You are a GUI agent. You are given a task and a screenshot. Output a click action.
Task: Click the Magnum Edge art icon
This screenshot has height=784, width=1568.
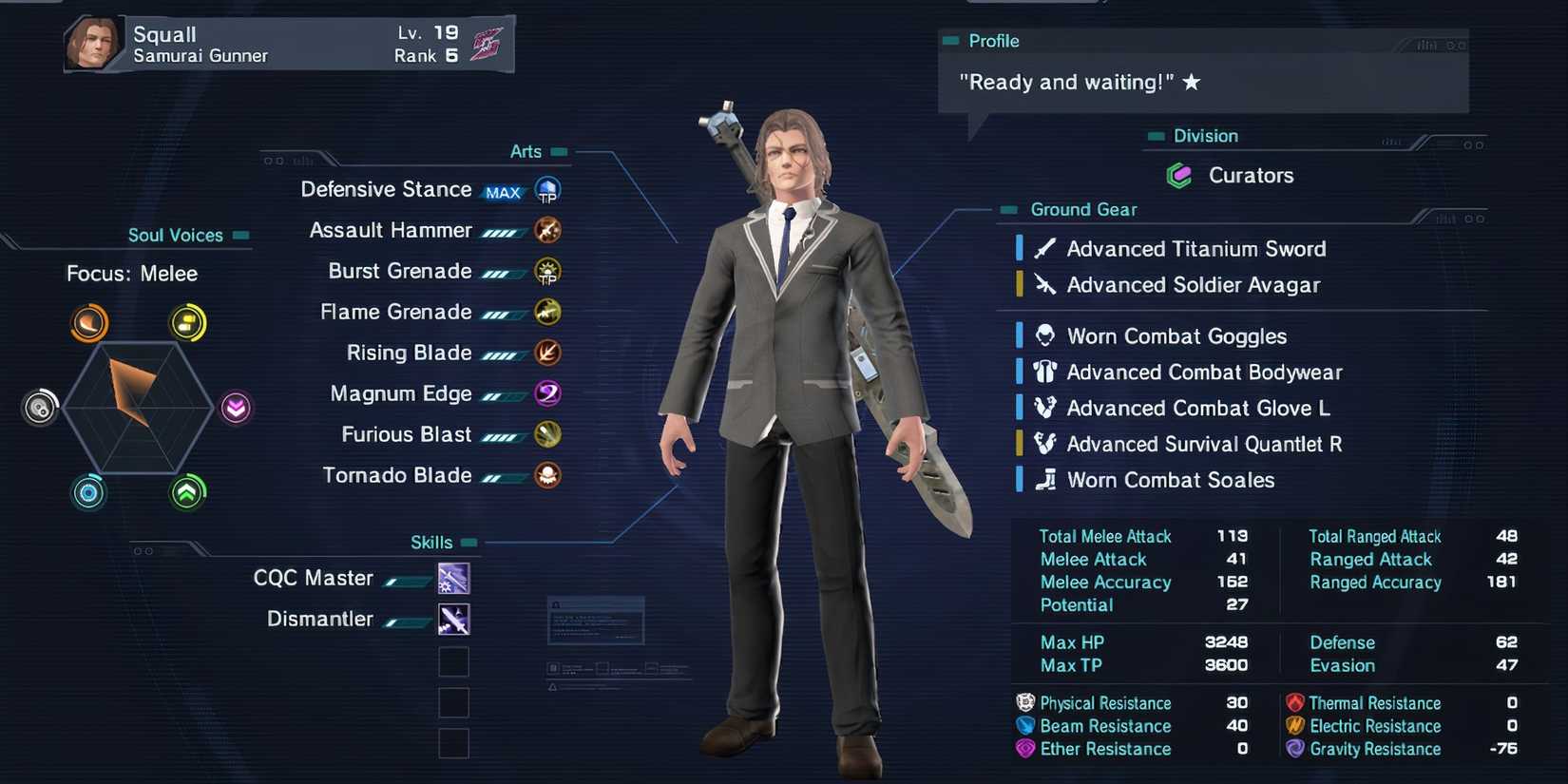(x=547, y=392)
